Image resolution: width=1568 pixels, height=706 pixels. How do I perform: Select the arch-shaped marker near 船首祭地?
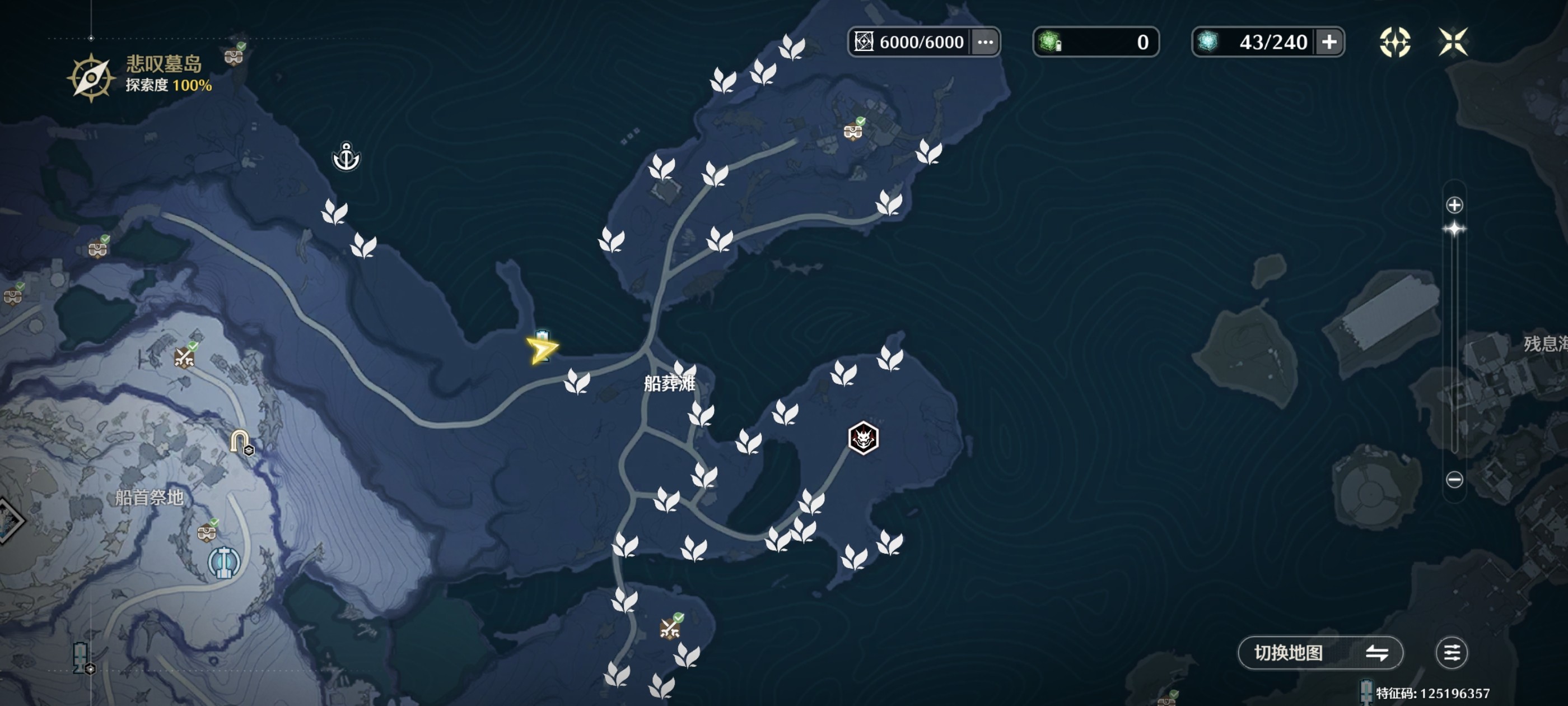(x=239, y=440)
